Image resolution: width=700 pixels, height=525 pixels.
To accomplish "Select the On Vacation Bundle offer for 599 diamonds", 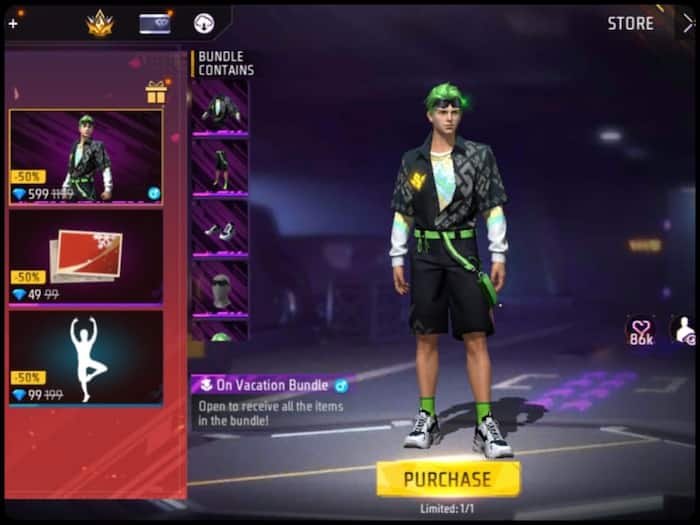I will [86, 157].
